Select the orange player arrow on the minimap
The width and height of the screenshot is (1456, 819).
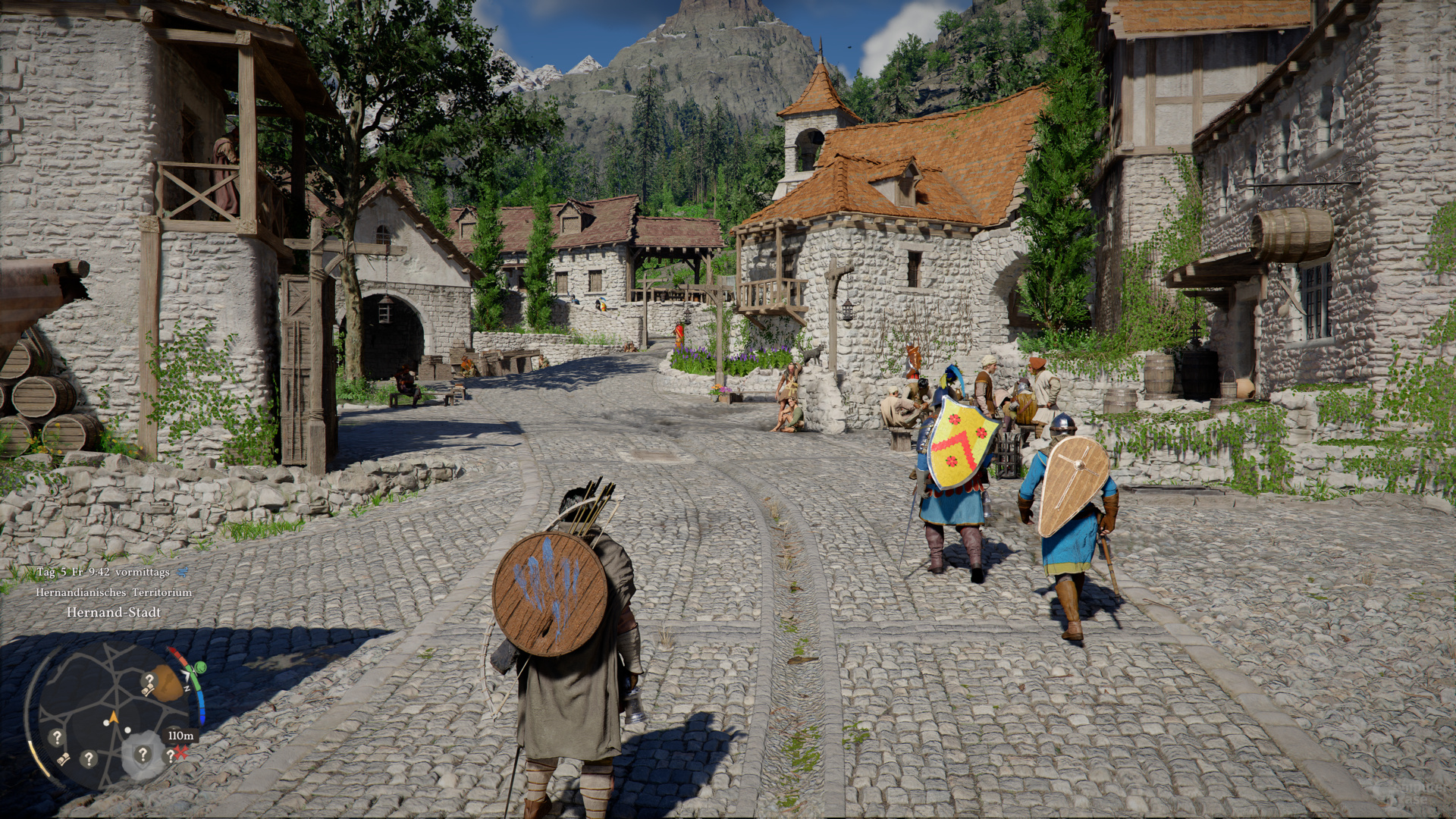(x=114, y=717)
